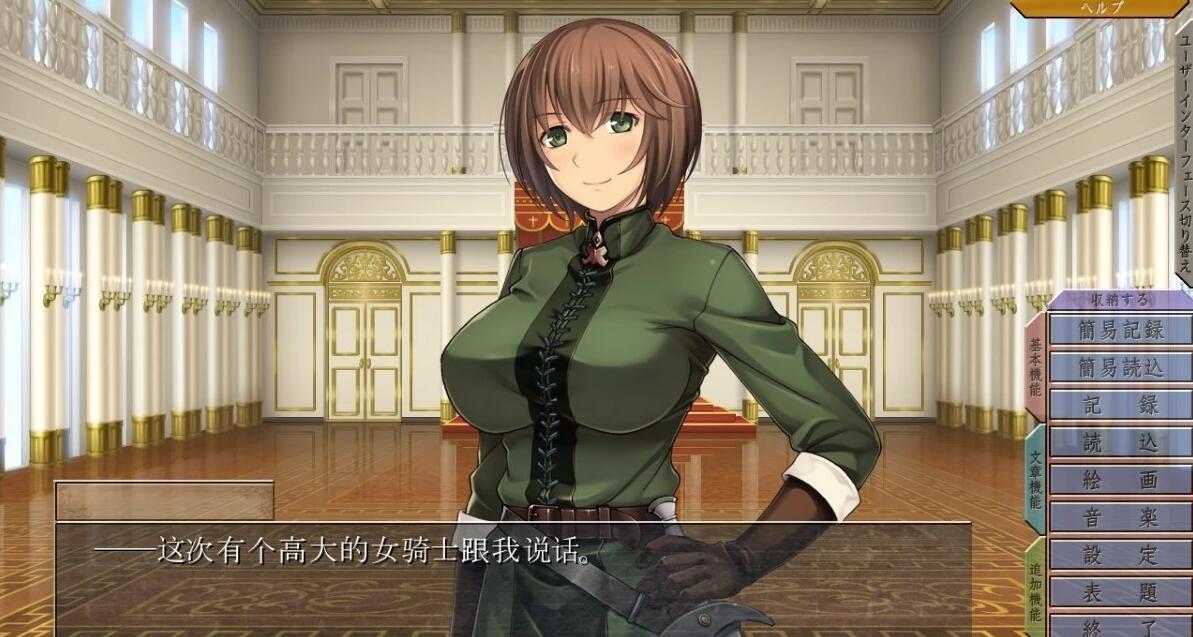Toggle the ユーザーインターフェース切り替え side tab
This screenshot has width=1193, height=637.
point(1184,150)
